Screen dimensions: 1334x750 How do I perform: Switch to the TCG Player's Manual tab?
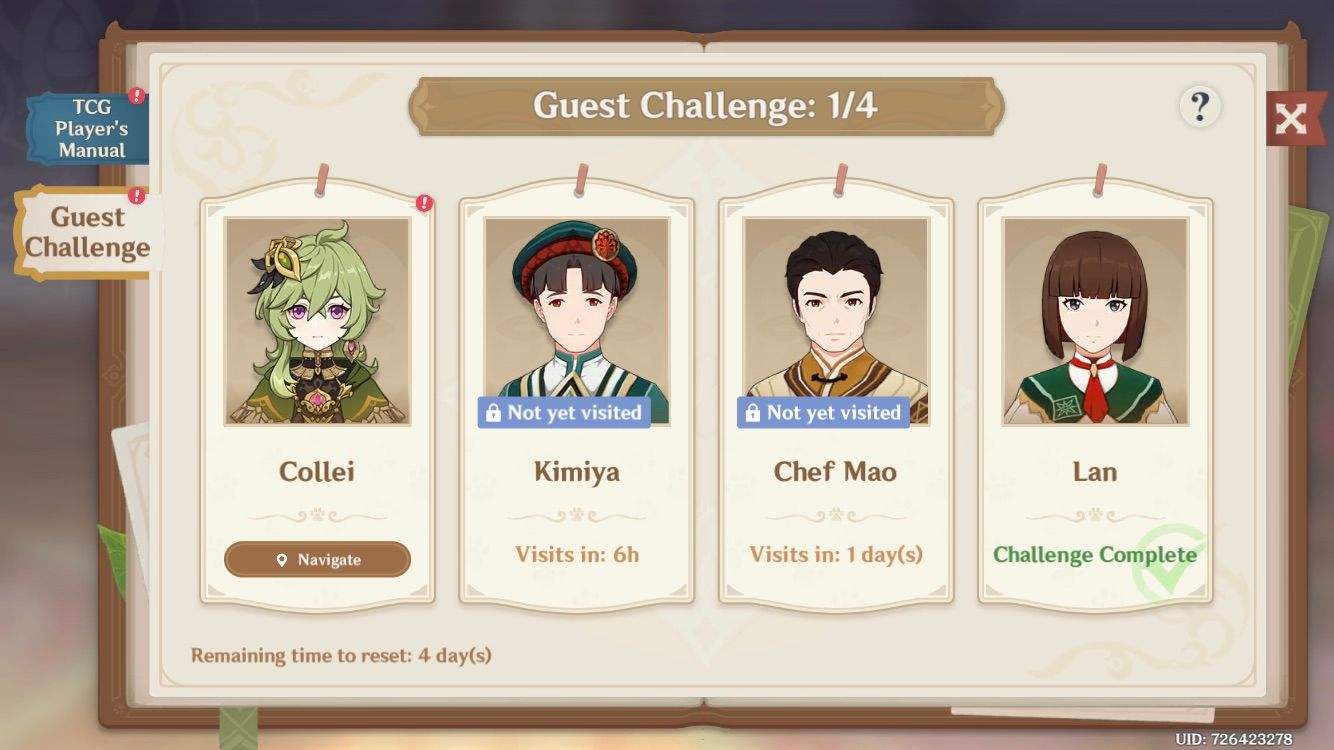coord(86,127)
